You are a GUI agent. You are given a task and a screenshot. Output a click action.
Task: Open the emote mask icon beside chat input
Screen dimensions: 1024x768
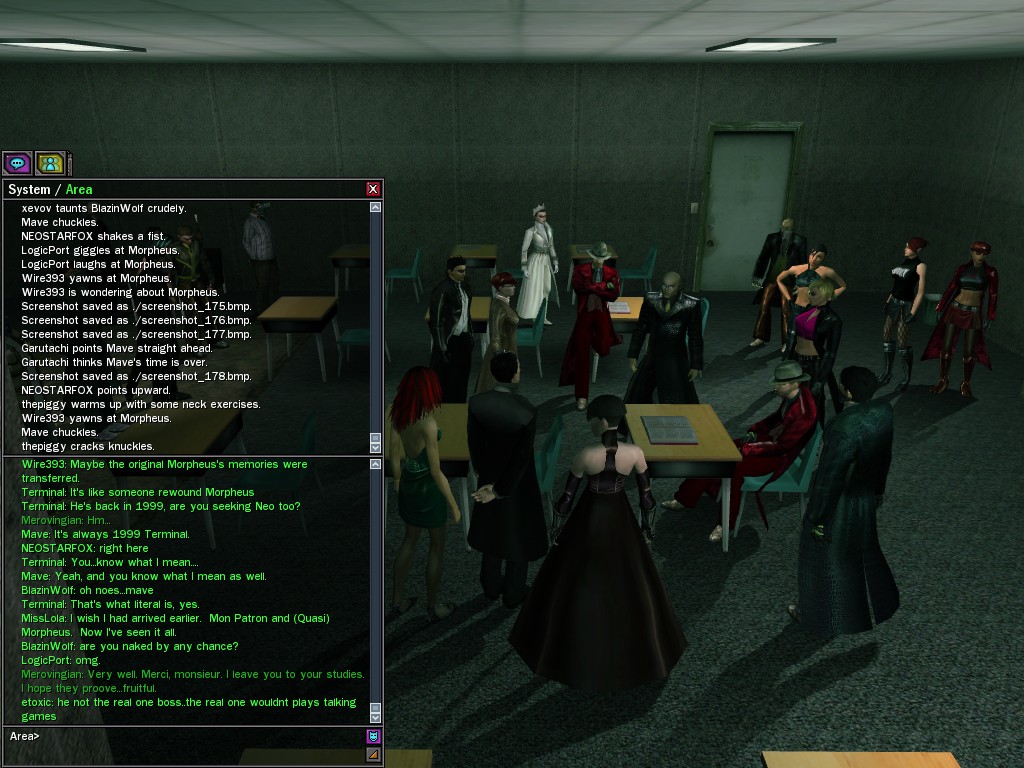[373, 736]
